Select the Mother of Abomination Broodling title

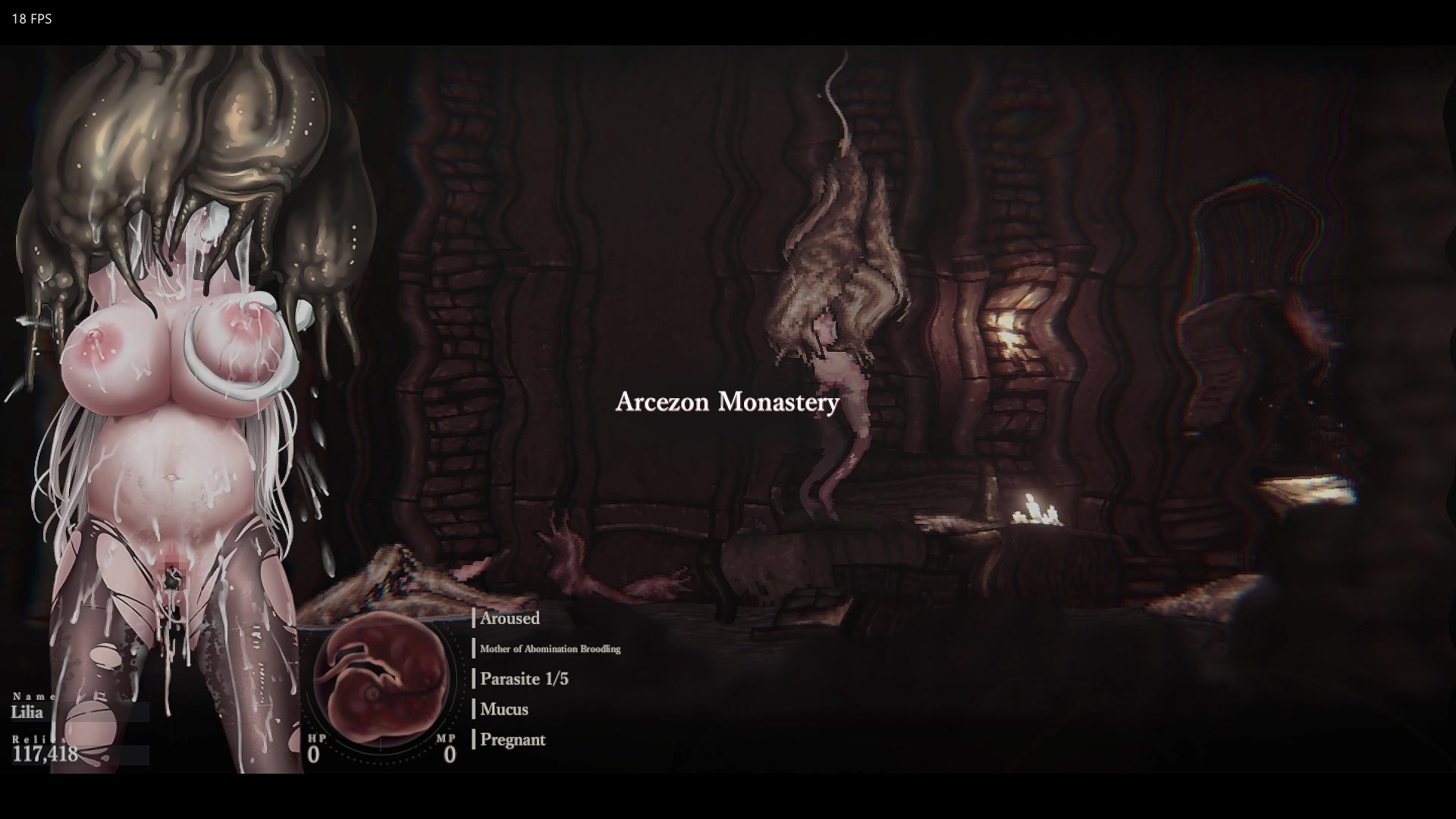(550, 649)
